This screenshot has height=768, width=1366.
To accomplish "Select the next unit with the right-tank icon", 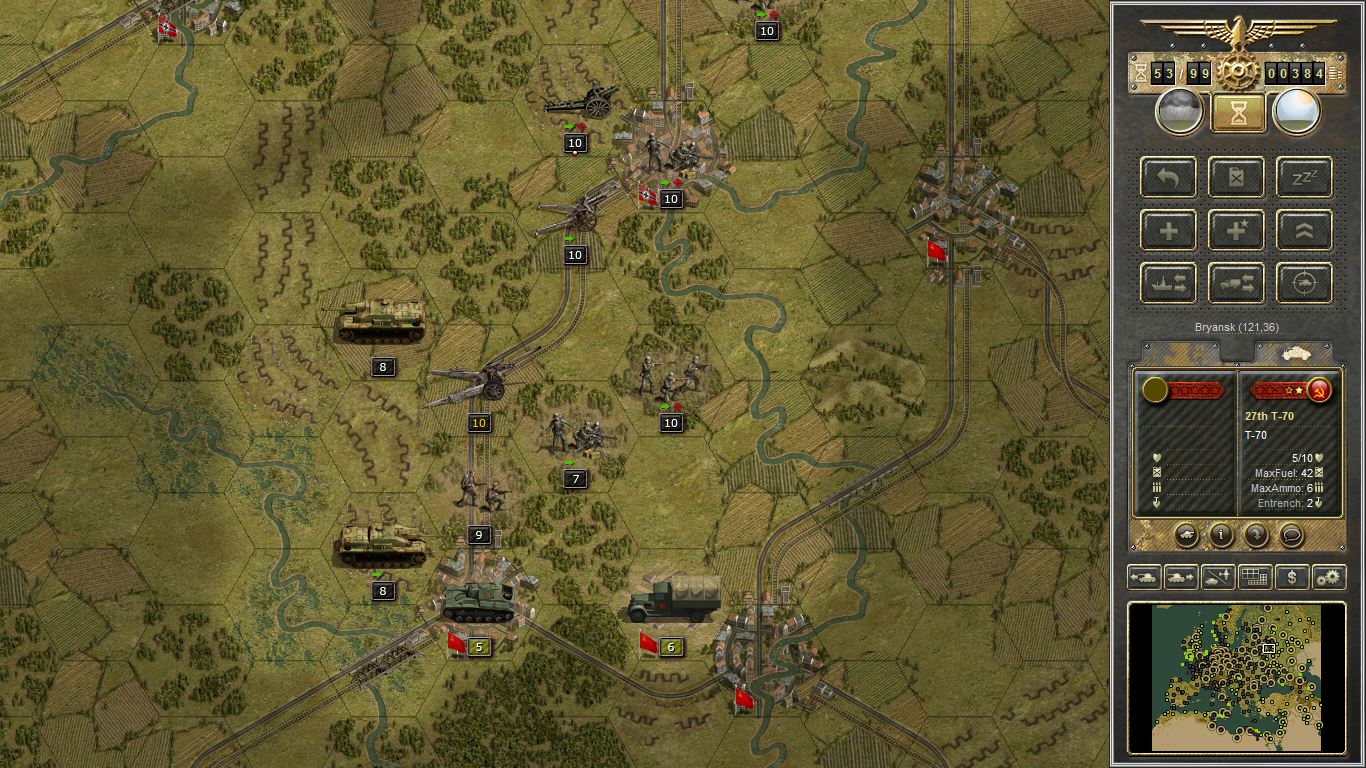I will pos(1180,577).
